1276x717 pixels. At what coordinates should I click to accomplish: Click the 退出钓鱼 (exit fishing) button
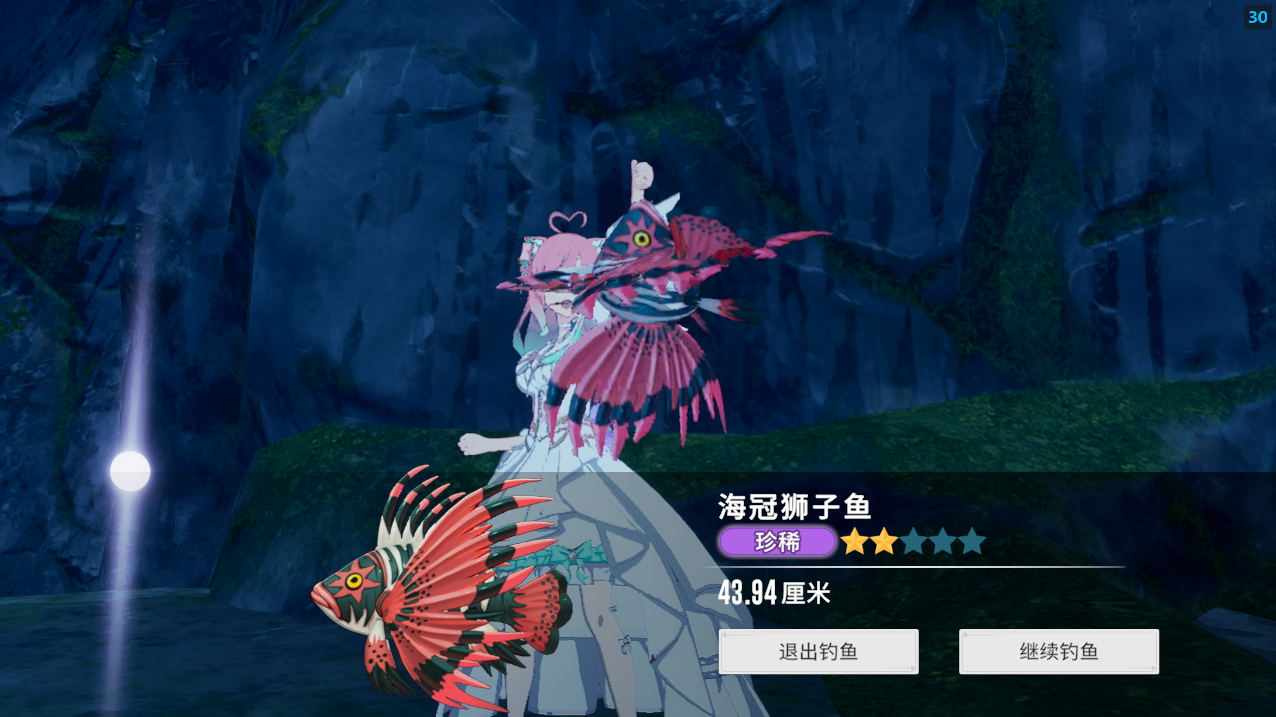point(818,652)
